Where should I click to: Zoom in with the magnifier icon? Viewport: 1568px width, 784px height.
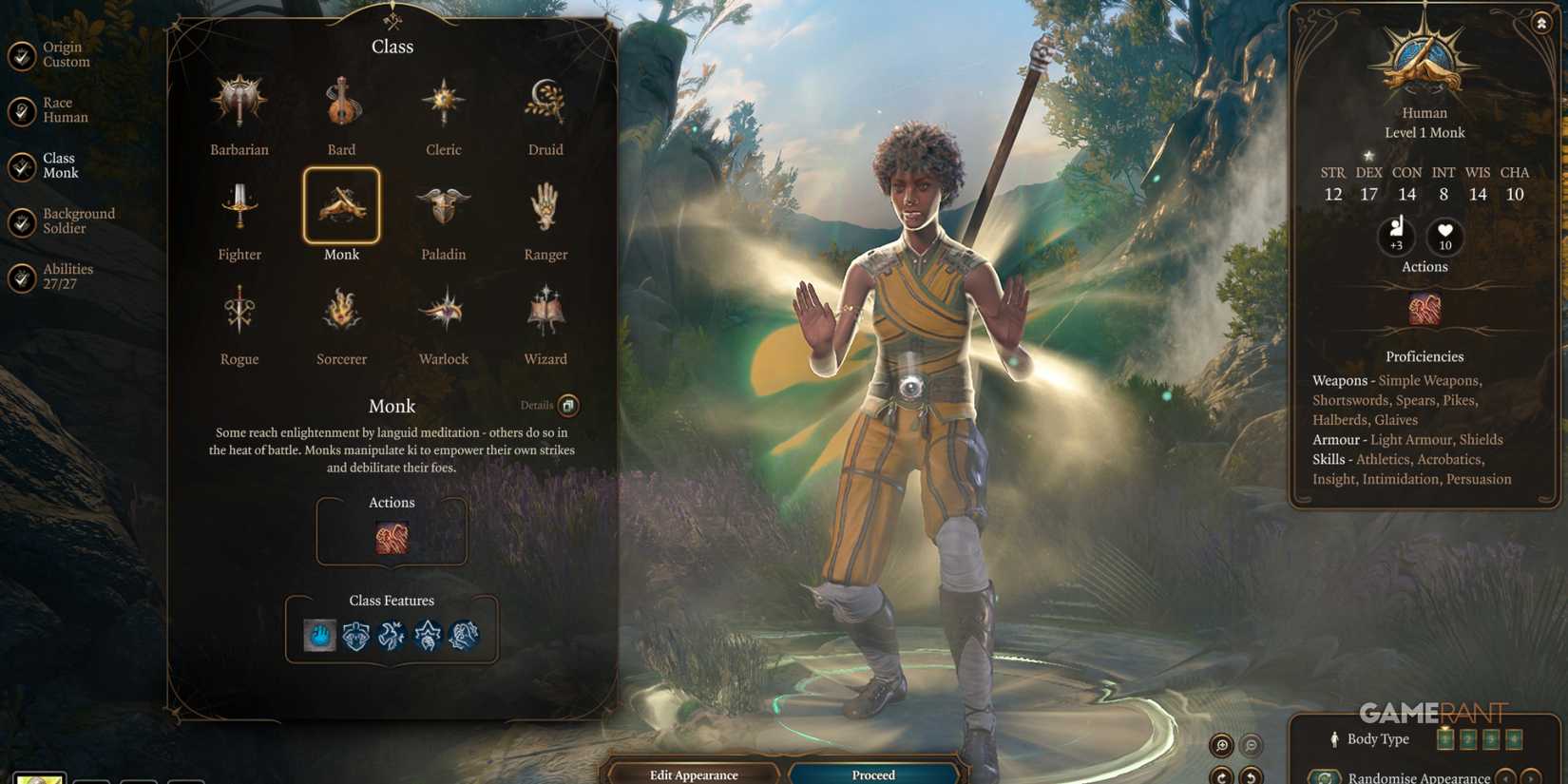[x=1221, y=747]
